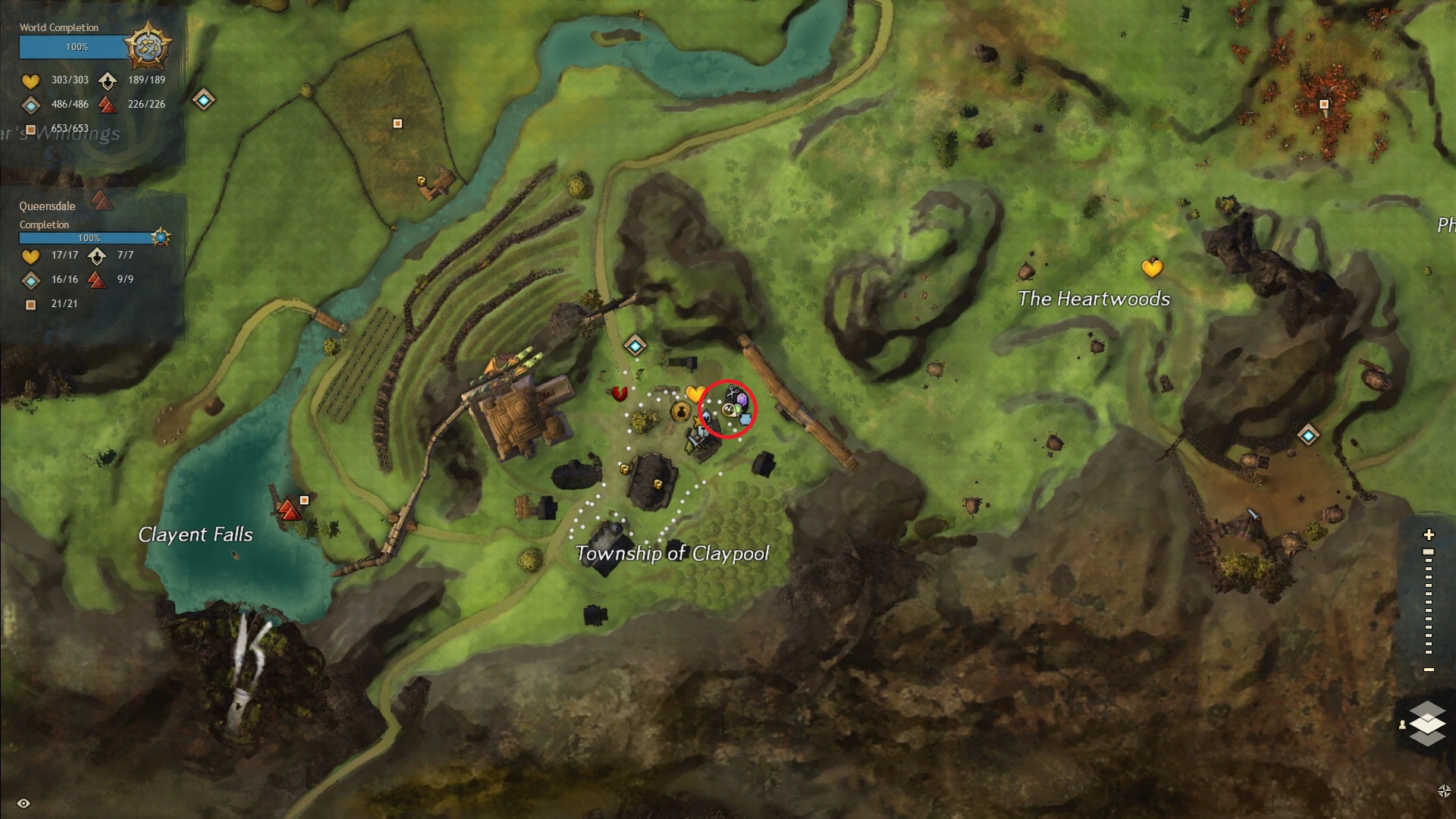Click the point of interest beside Clayent Falls vista
Viewport: 1456px width, 819px height.
point(304,500)
